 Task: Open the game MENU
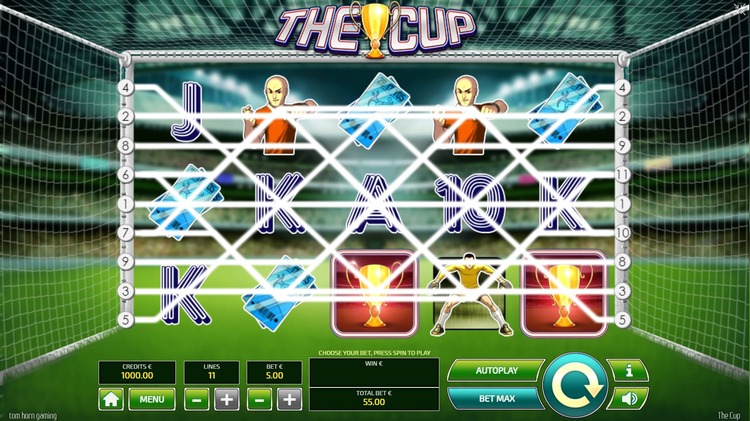[151, 400]
